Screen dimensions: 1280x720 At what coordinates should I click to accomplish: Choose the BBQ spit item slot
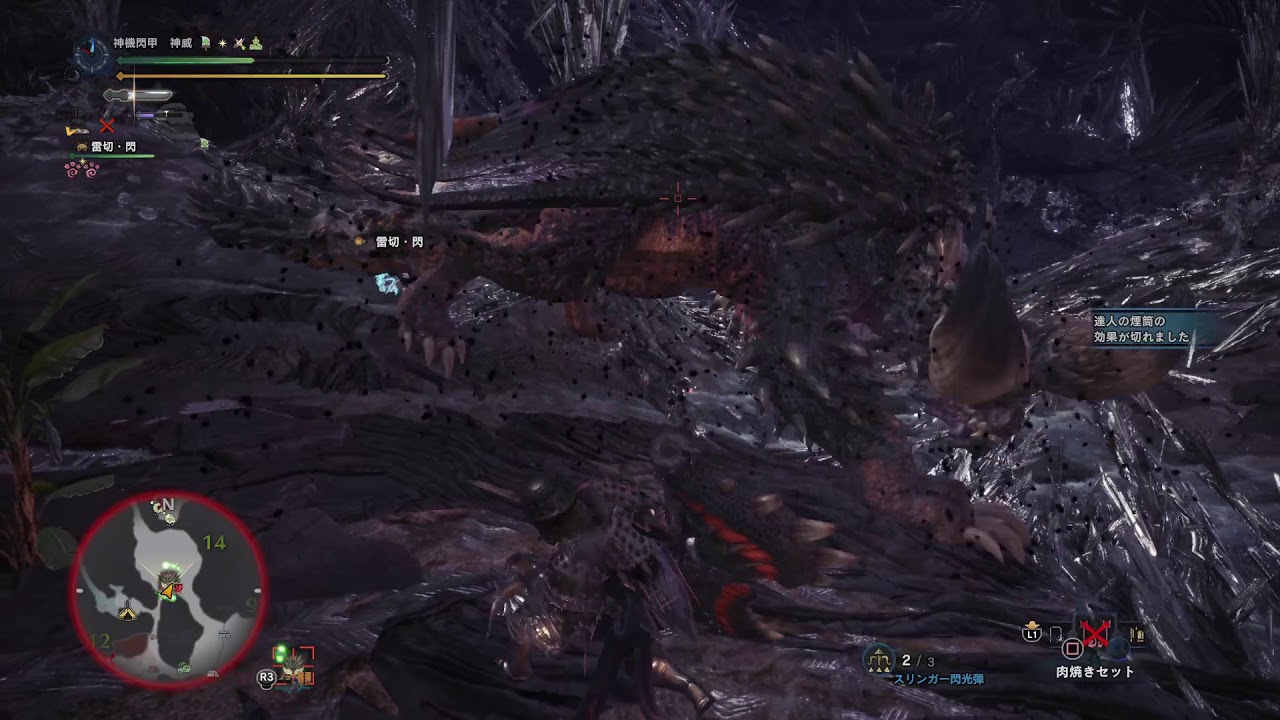pos(1095,634)
